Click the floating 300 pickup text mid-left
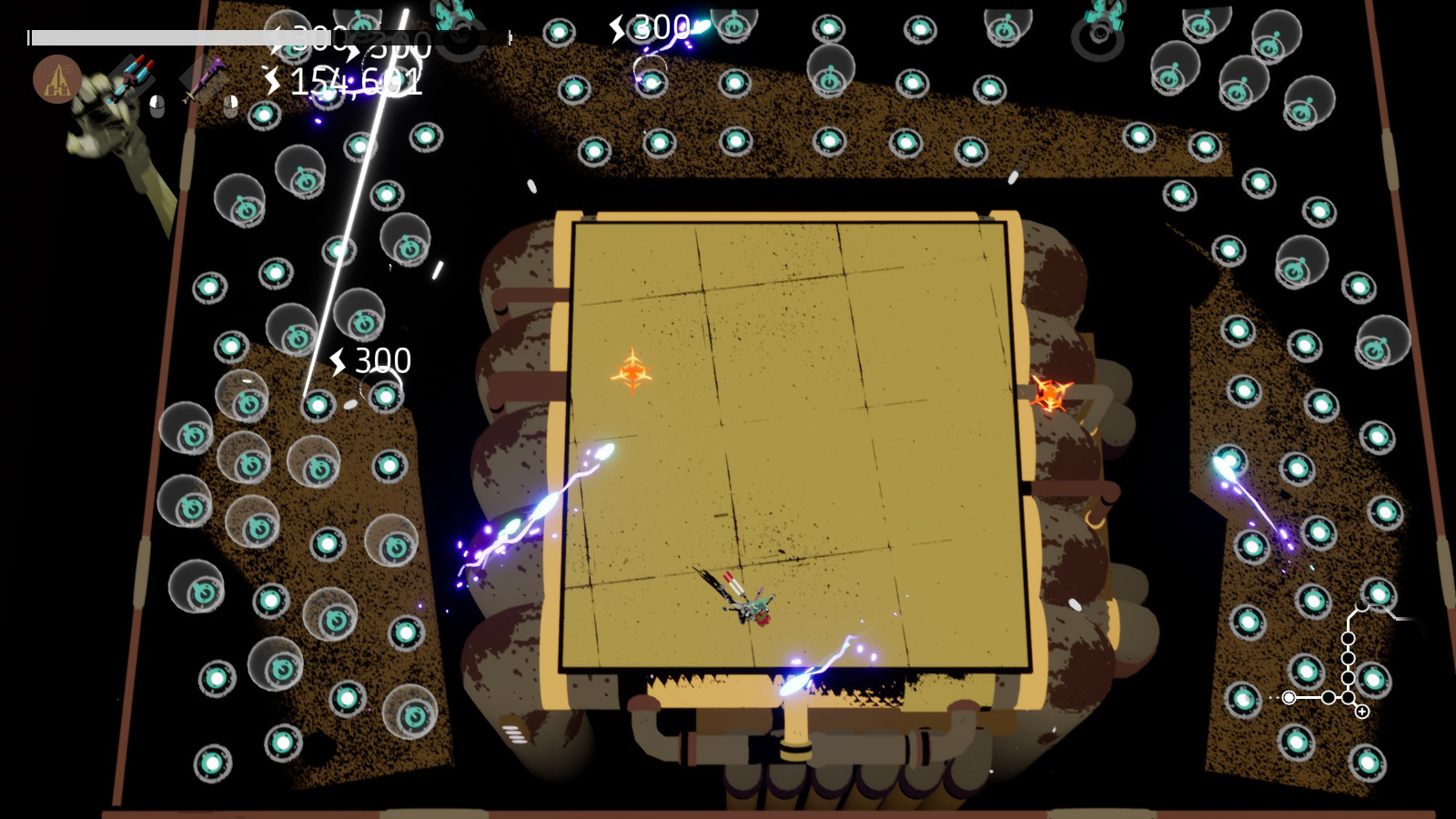This screenshot has height=819, width=1456. (382, 359)
